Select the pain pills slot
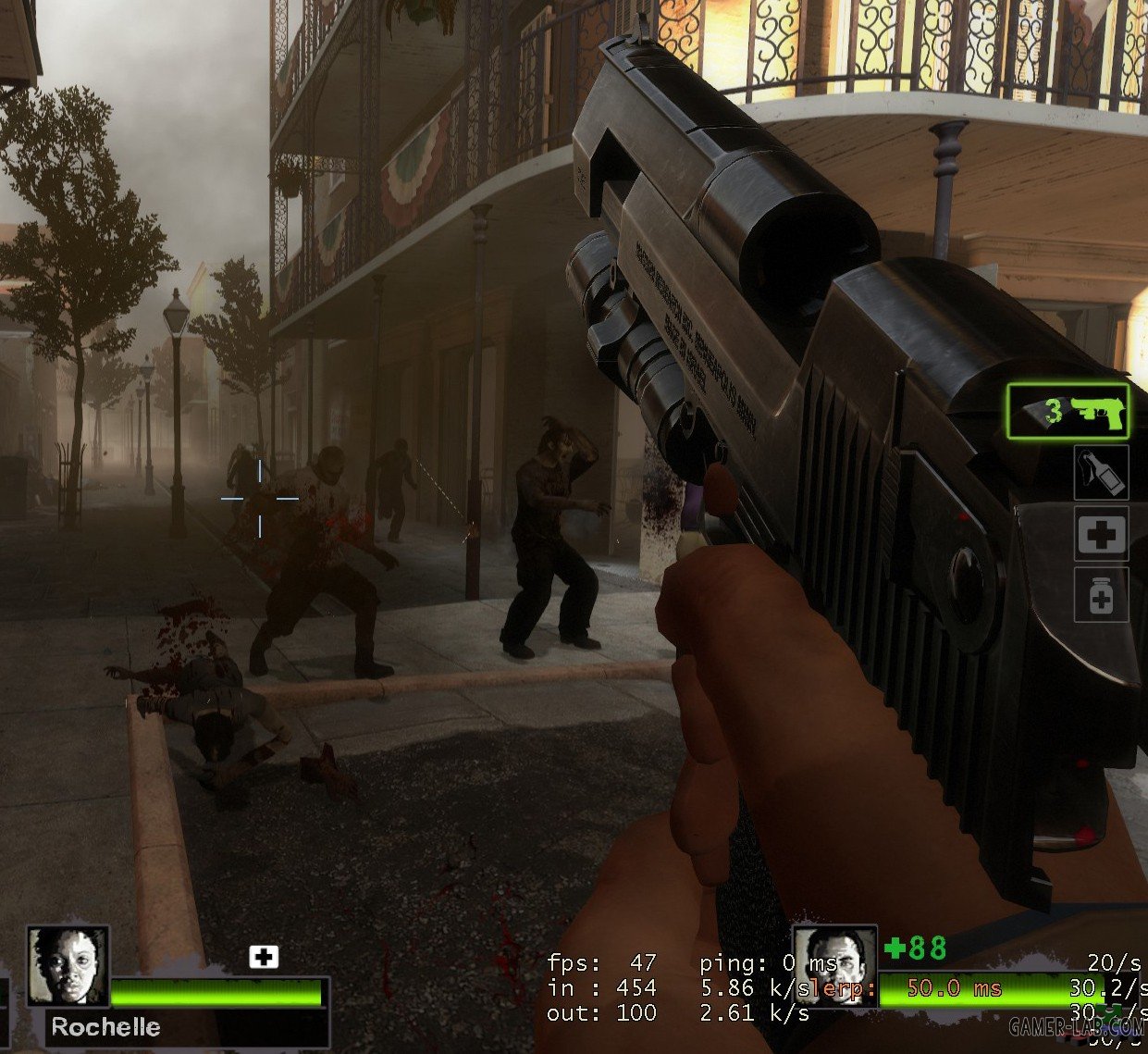 (1101, 594)
